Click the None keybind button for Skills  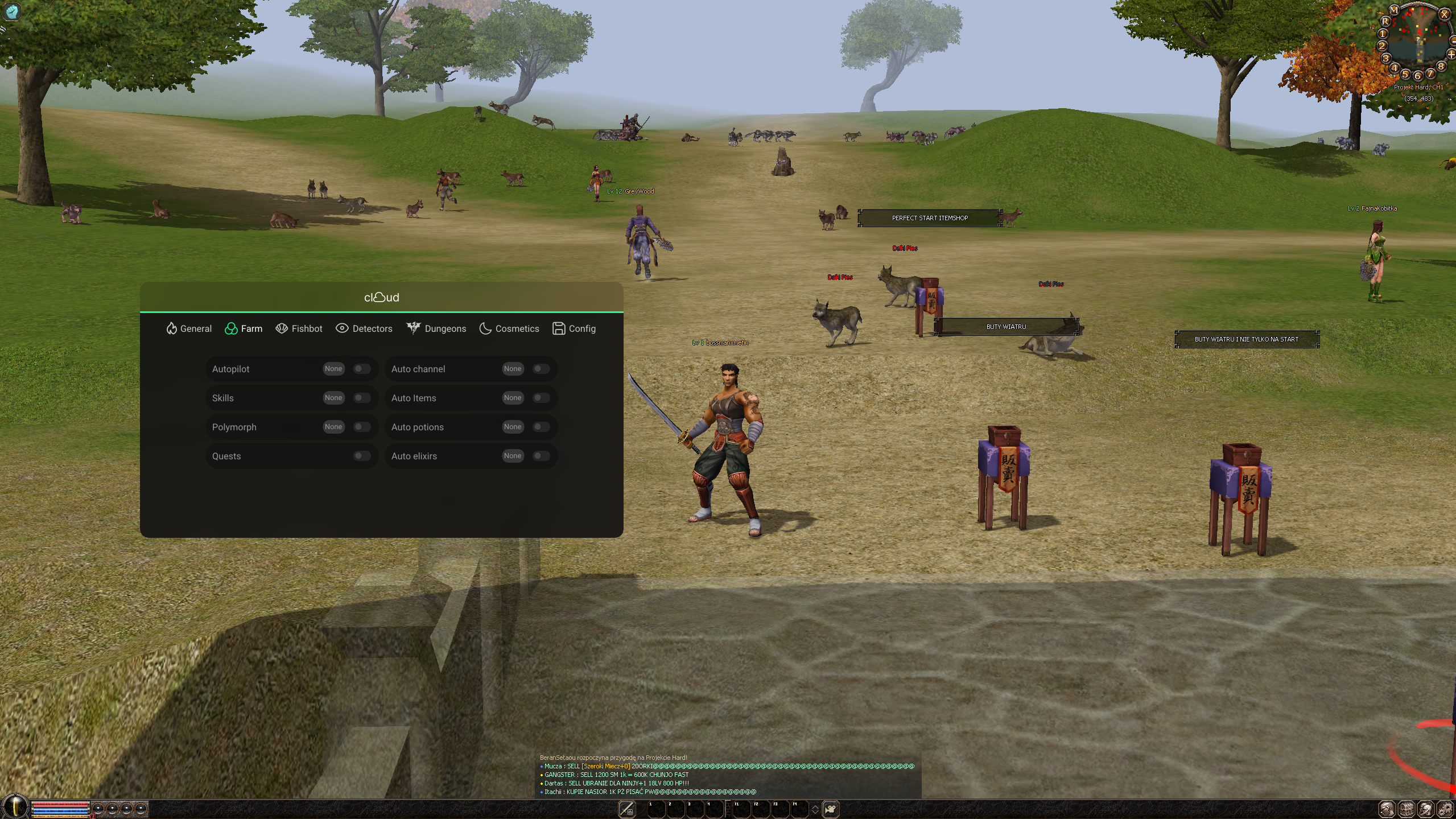pyautogui.click(x=333, y=398)
